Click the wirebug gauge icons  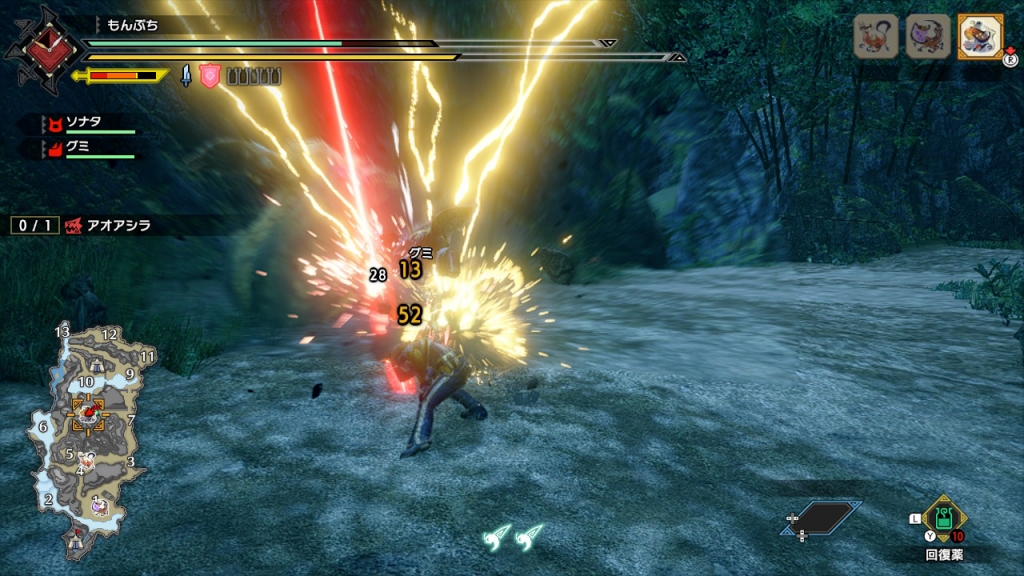coord(512,538)
